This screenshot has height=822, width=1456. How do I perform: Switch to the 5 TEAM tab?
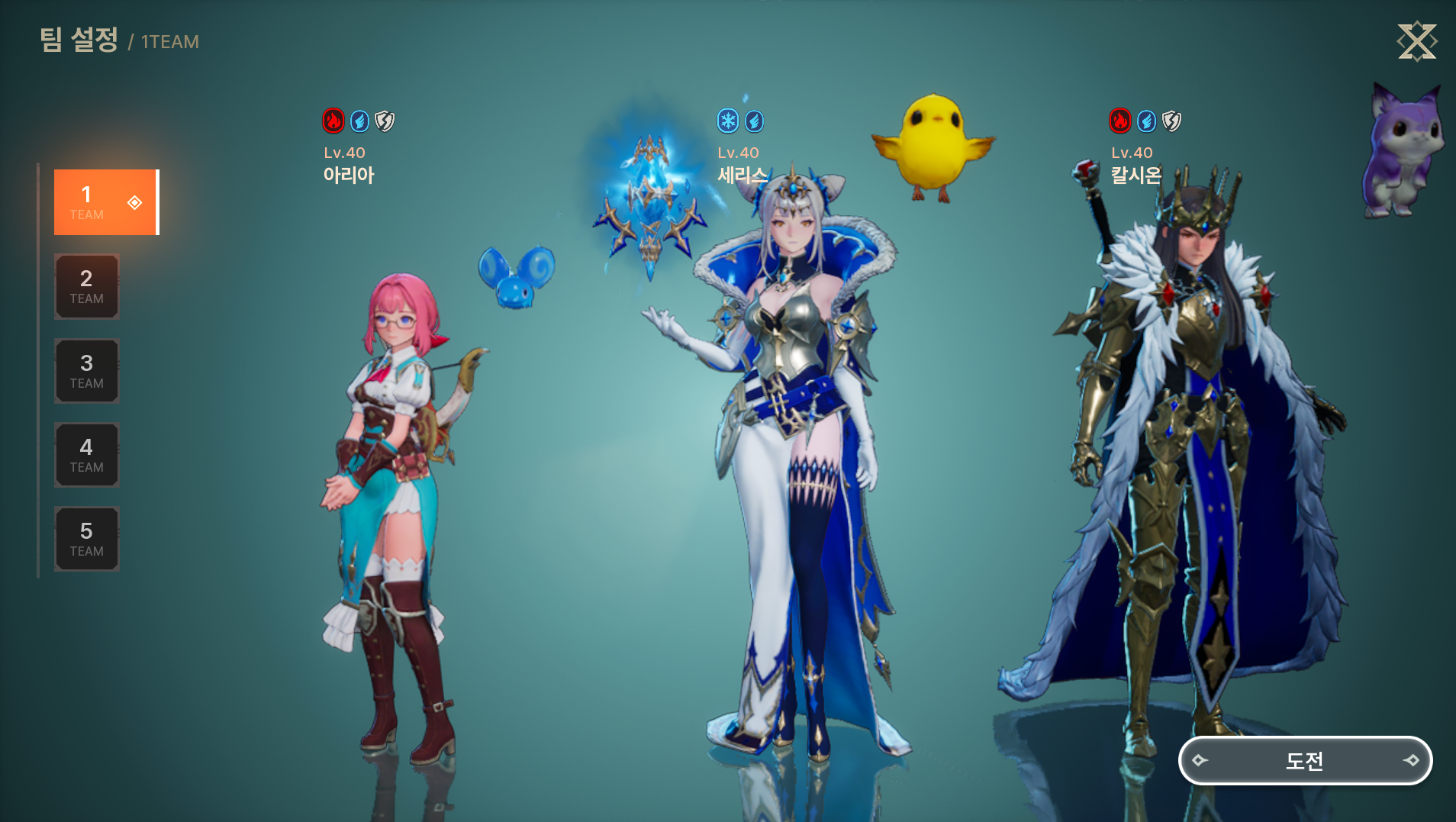coord(87,539)
